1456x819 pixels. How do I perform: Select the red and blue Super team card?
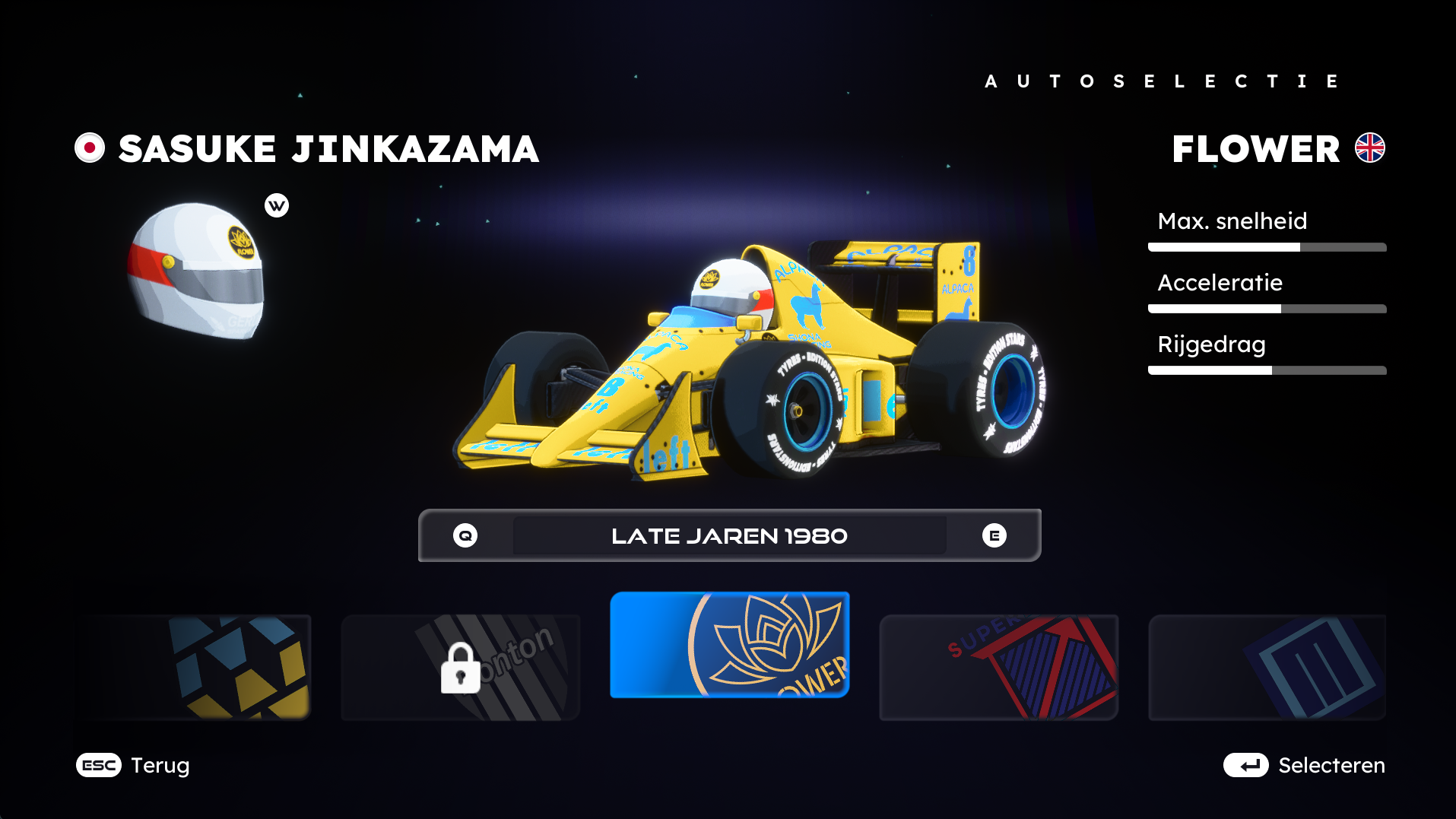click(x=998, y=667)
